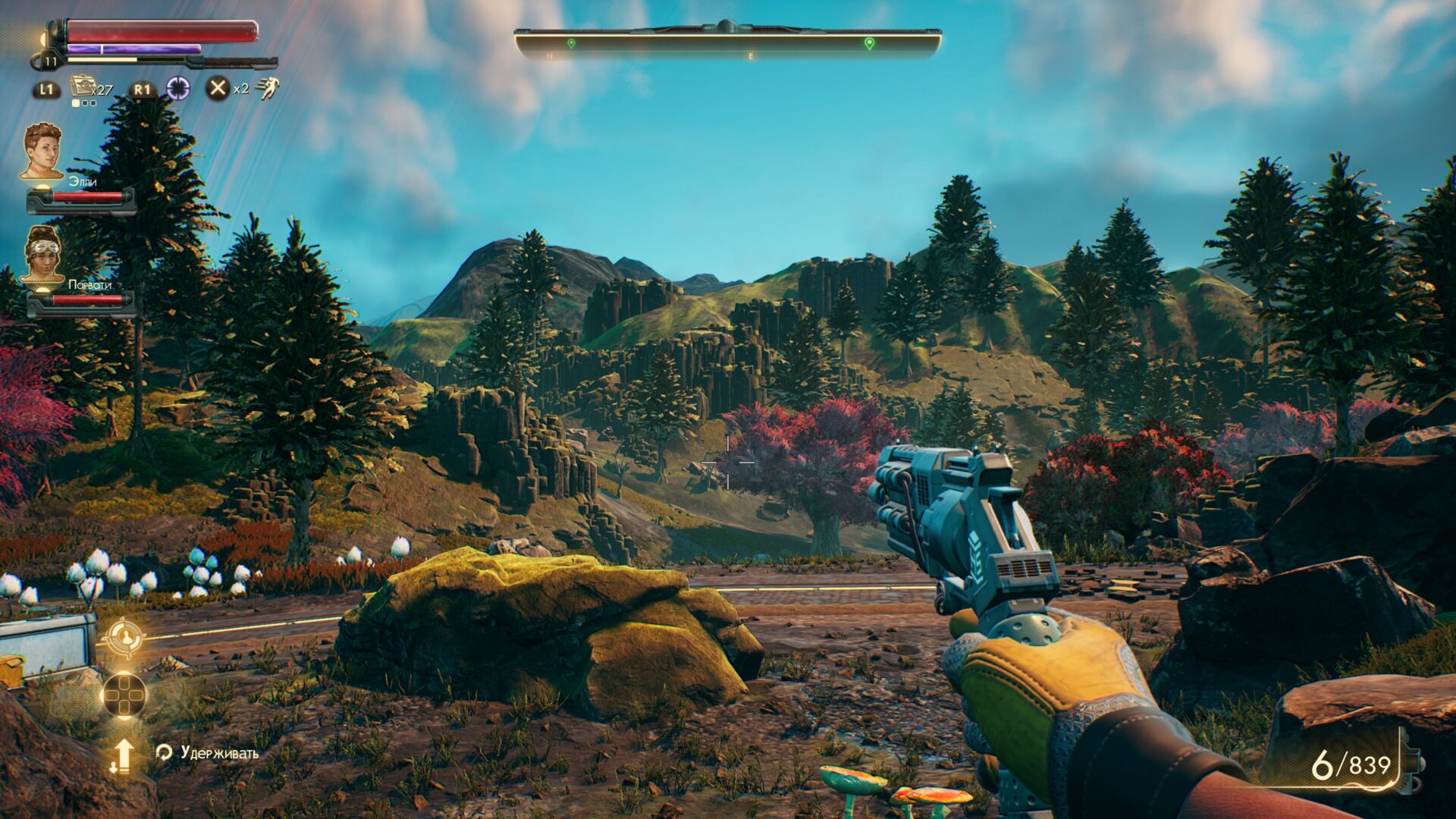The height and width of the screenshot is (819, 1456).
Task: Click the running figure dodge icon
Action: click(267, 89)
